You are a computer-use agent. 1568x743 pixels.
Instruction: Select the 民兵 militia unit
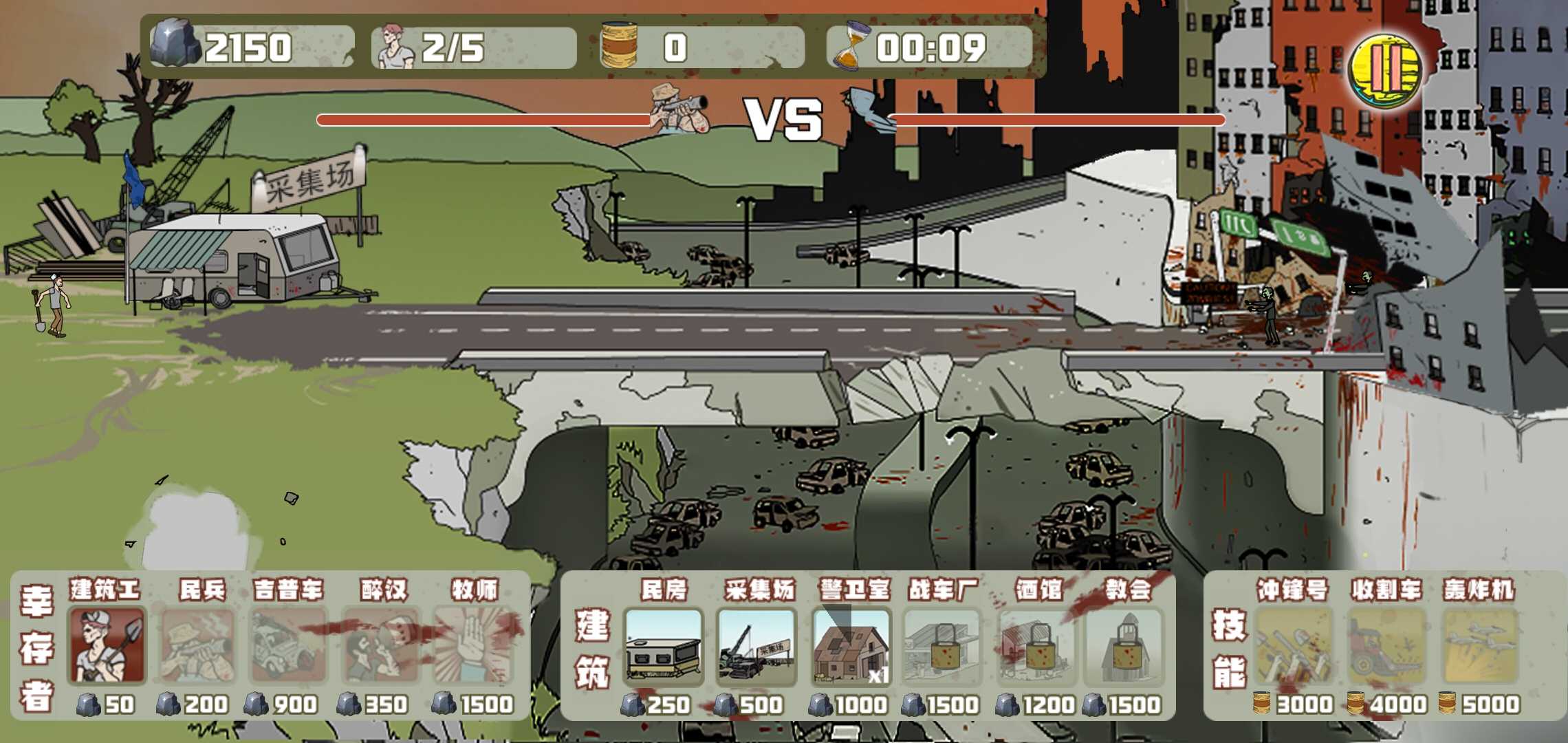pyautogui.click(x=198, y=645)
